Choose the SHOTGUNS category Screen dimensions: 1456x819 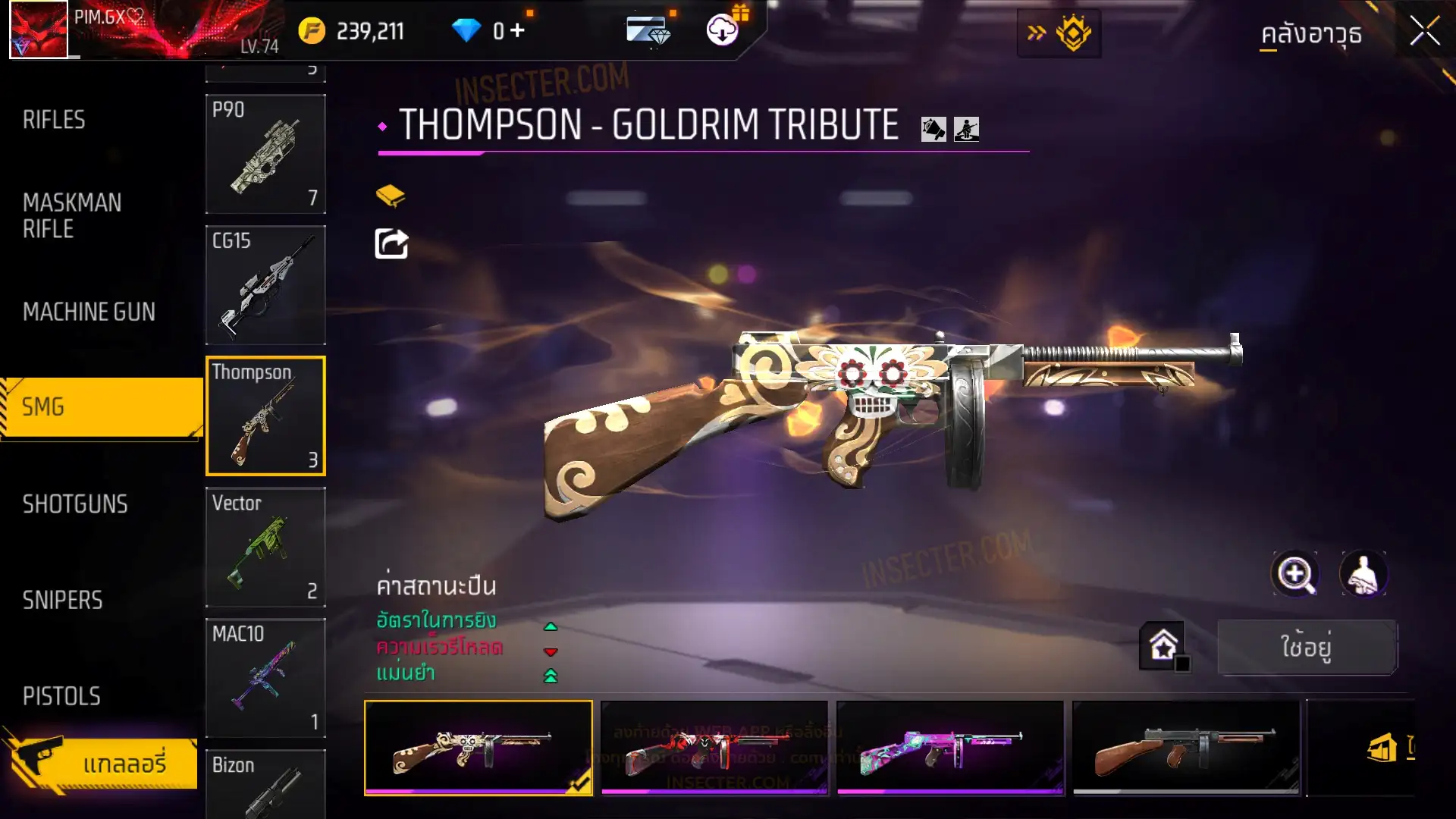coord(75,504)
